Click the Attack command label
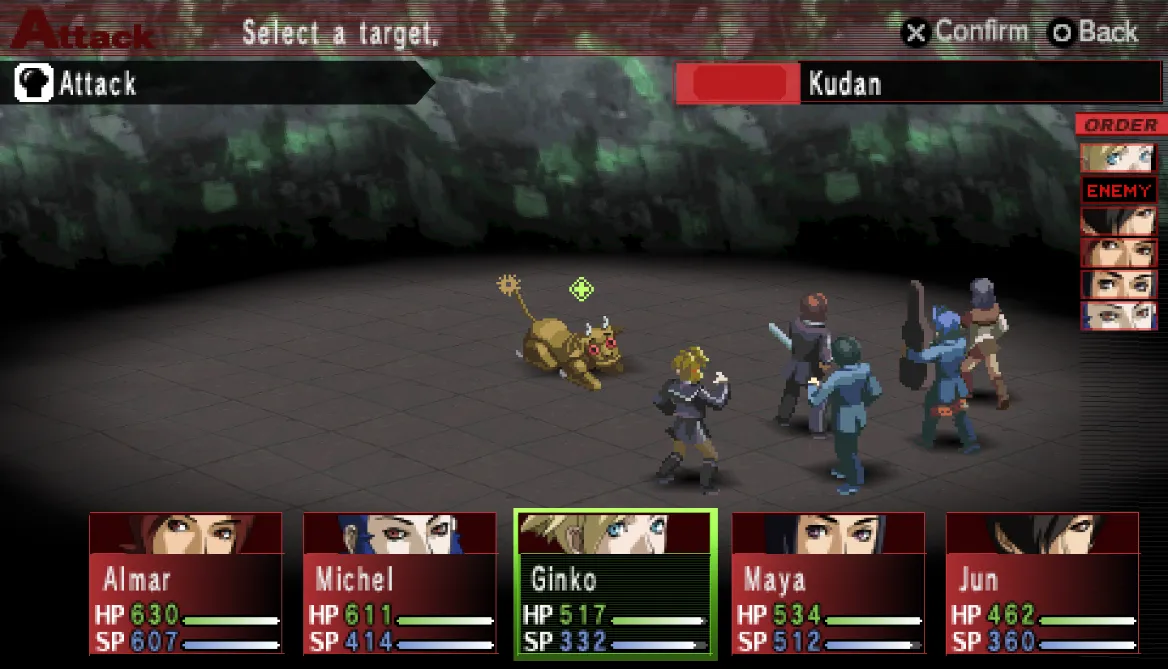This screenshot has width=1168, height=669. pos(97,84)
